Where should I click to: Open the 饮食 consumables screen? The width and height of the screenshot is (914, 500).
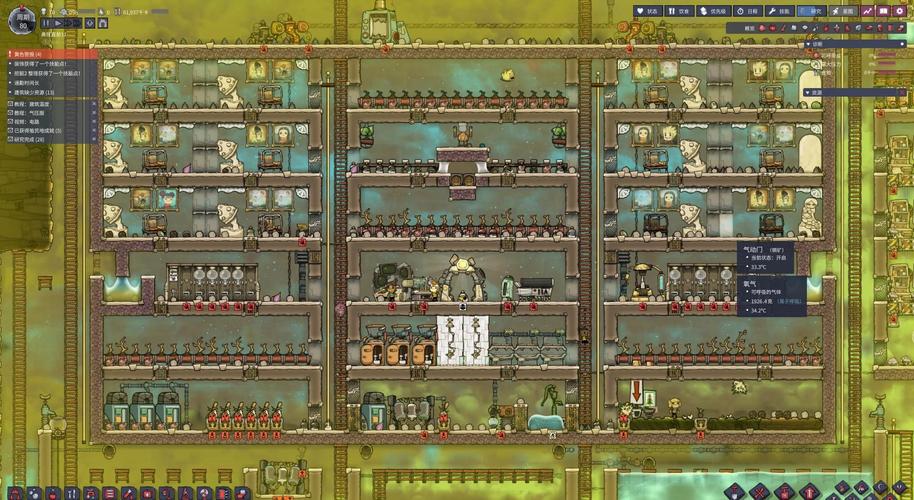(x=680, y=11)
